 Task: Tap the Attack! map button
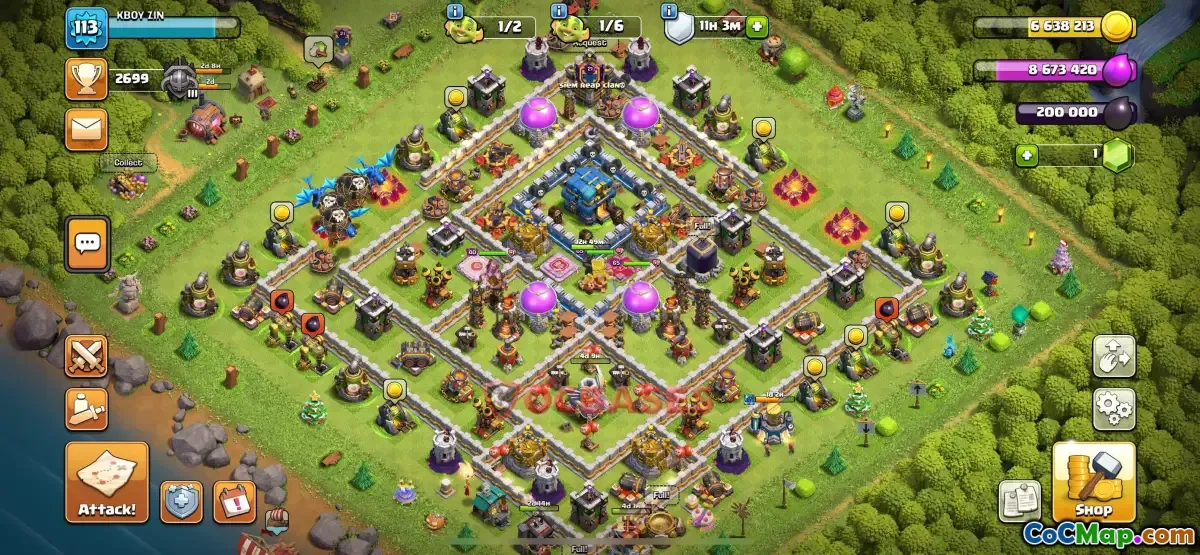point(107,483)
